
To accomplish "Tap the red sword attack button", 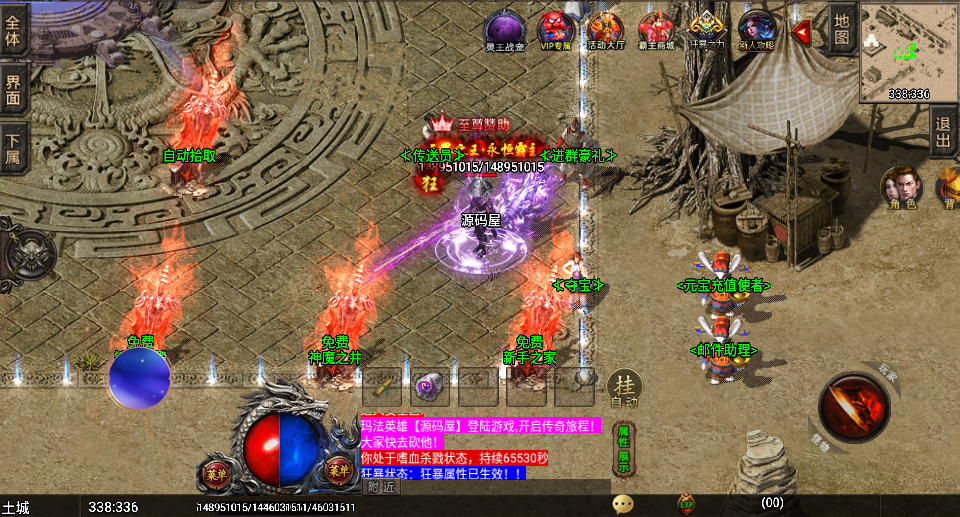I will click(853, 406).
